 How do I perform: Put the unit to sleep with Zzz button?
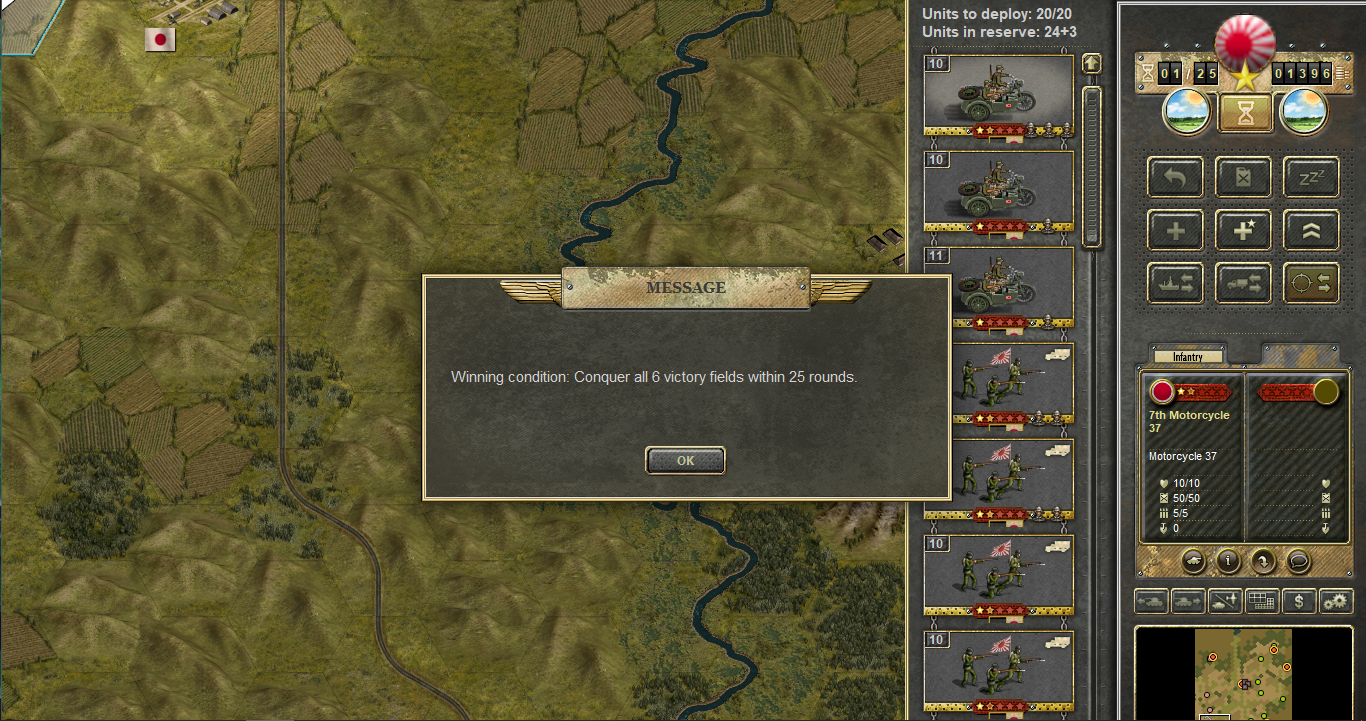1311,178
